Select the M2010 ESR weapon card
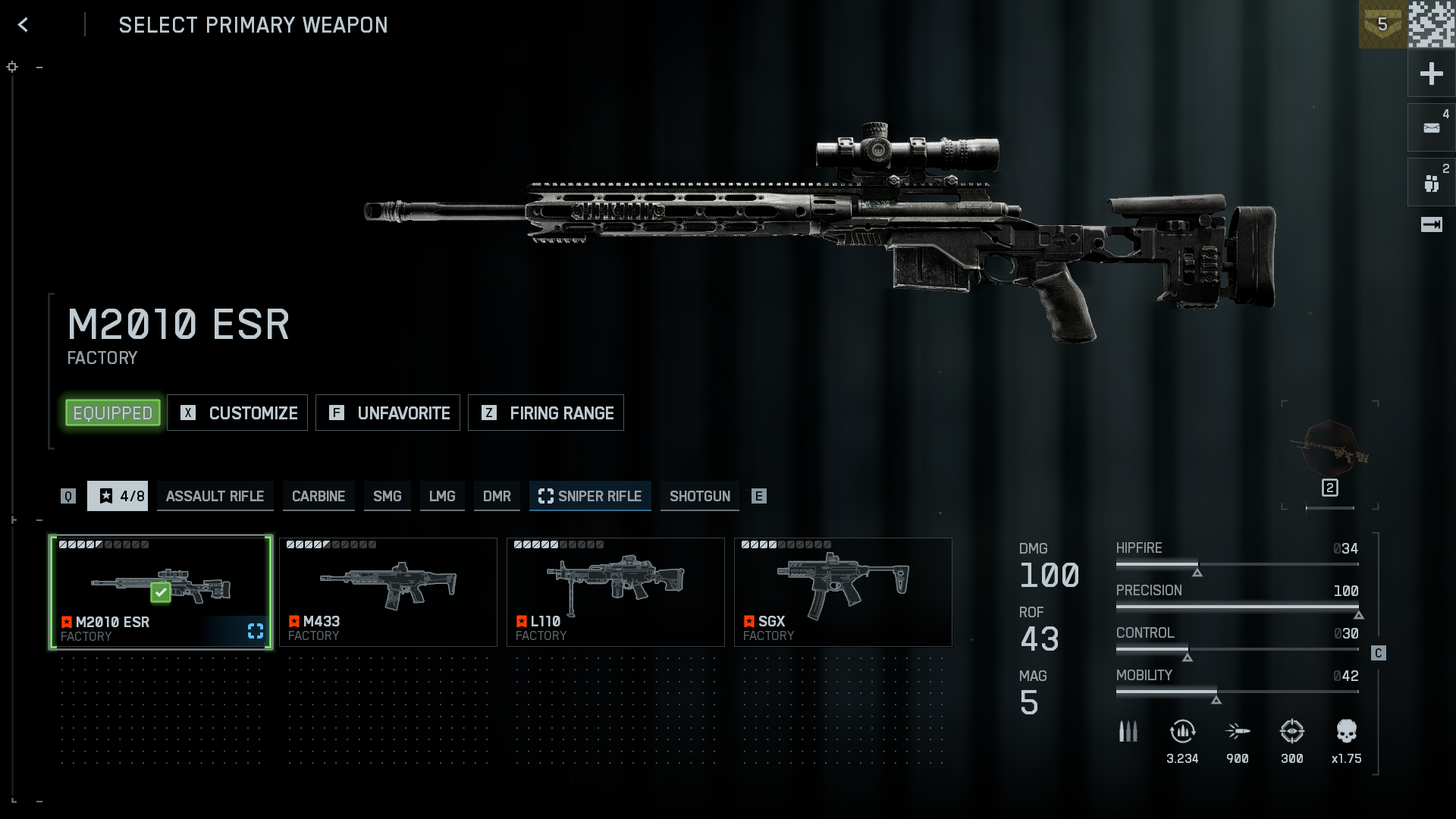 [161, 592]
